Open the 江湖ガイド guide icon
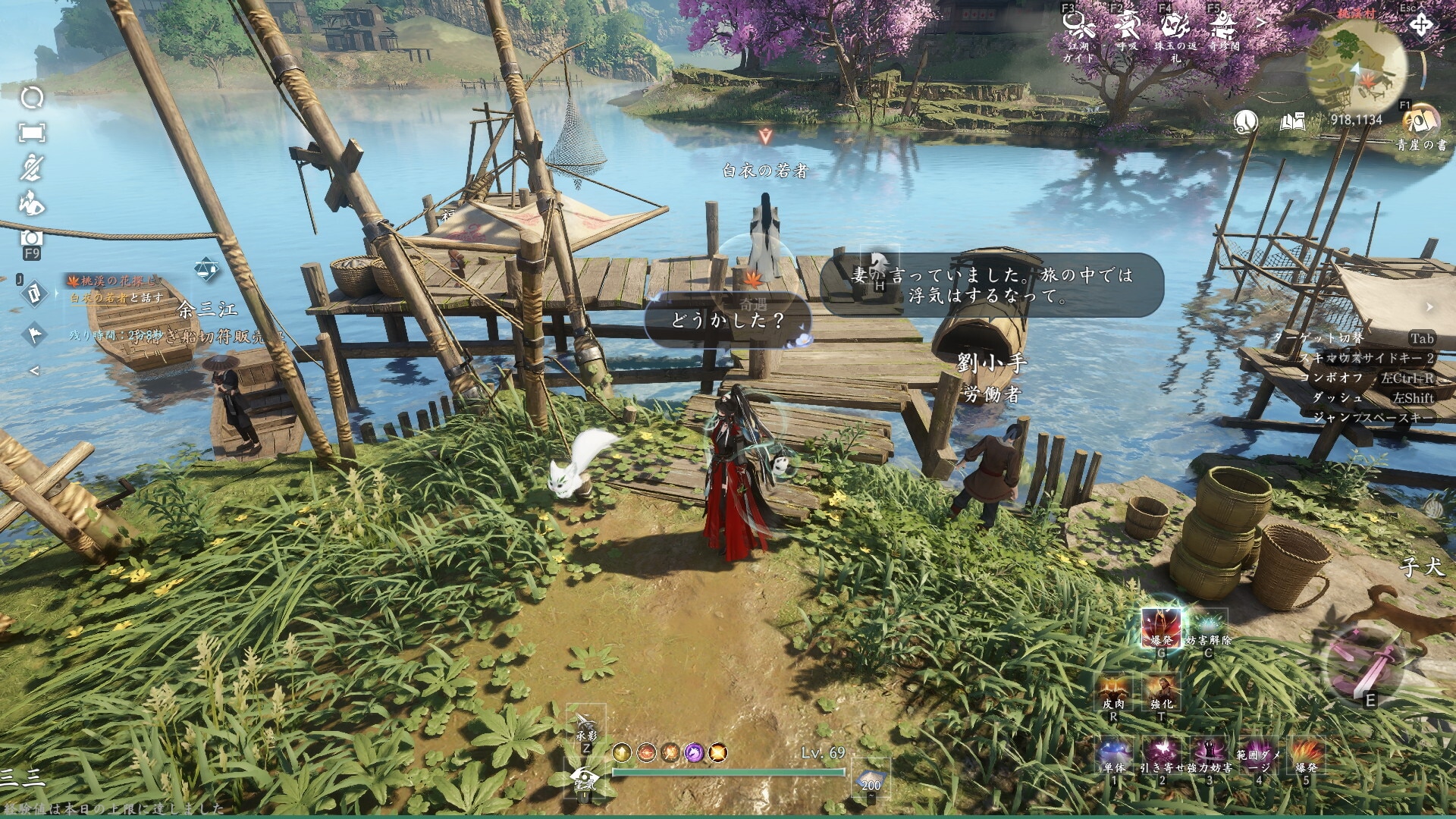Viewport: 1456px width, 819px height. tap(1078, 25)
